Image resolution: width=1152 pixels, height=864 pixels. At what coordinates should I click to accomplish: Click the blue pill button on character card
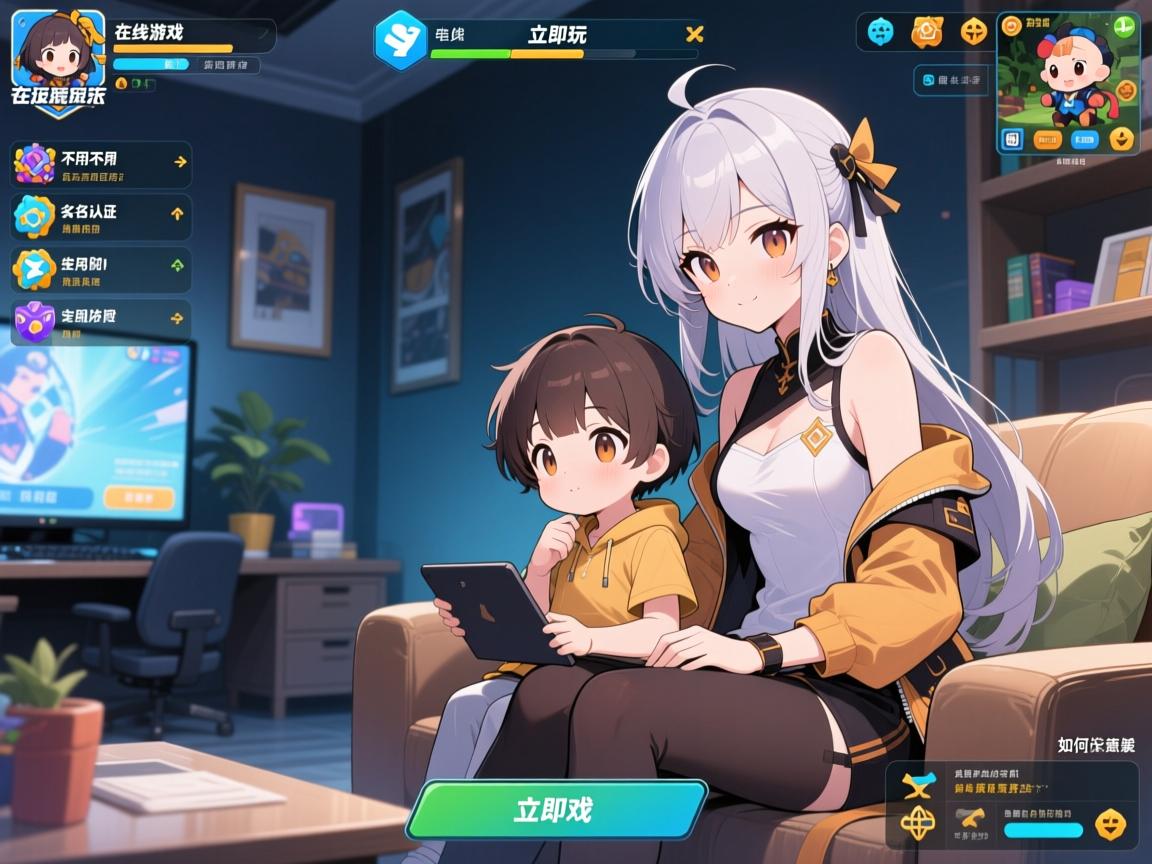1084,139
